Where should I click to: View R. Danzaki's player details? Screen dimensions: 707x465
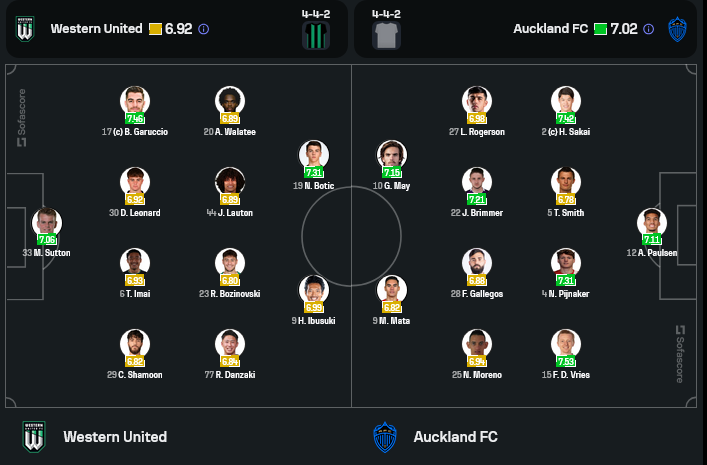pyautogui.click(x=230, y=345)
